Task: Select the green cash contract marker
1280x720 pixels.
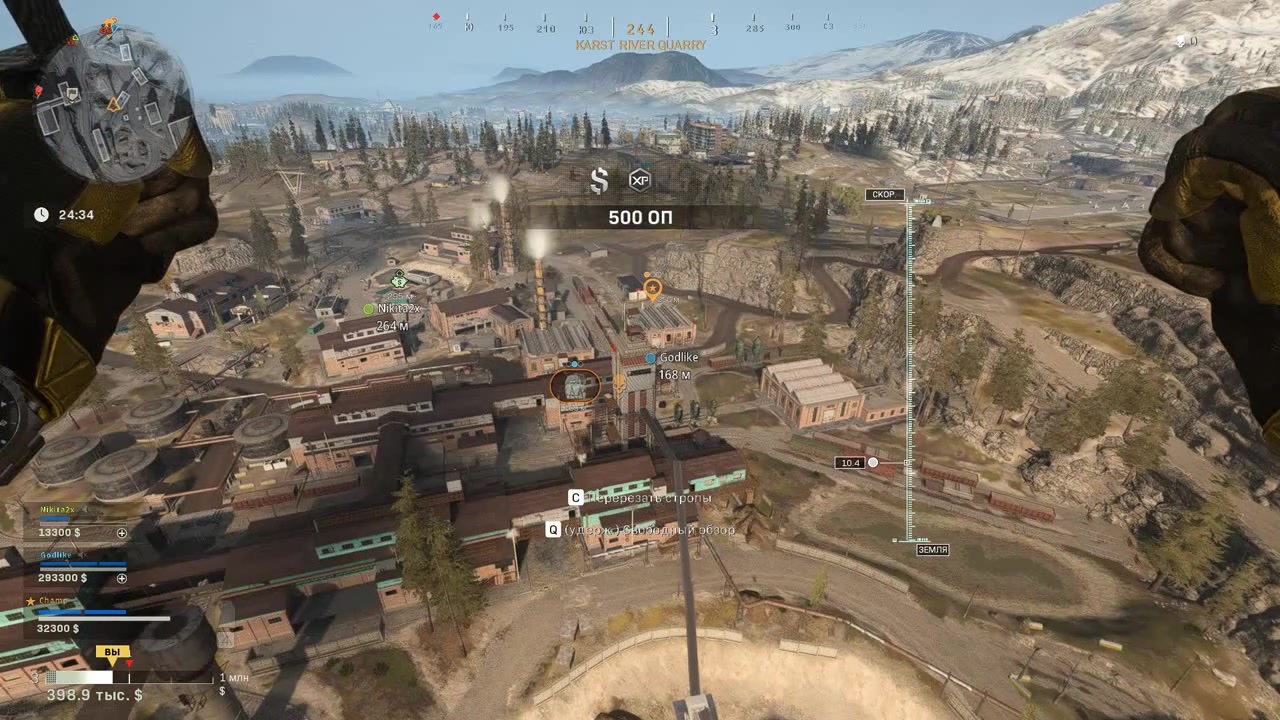Action: [x=399, y=279]
